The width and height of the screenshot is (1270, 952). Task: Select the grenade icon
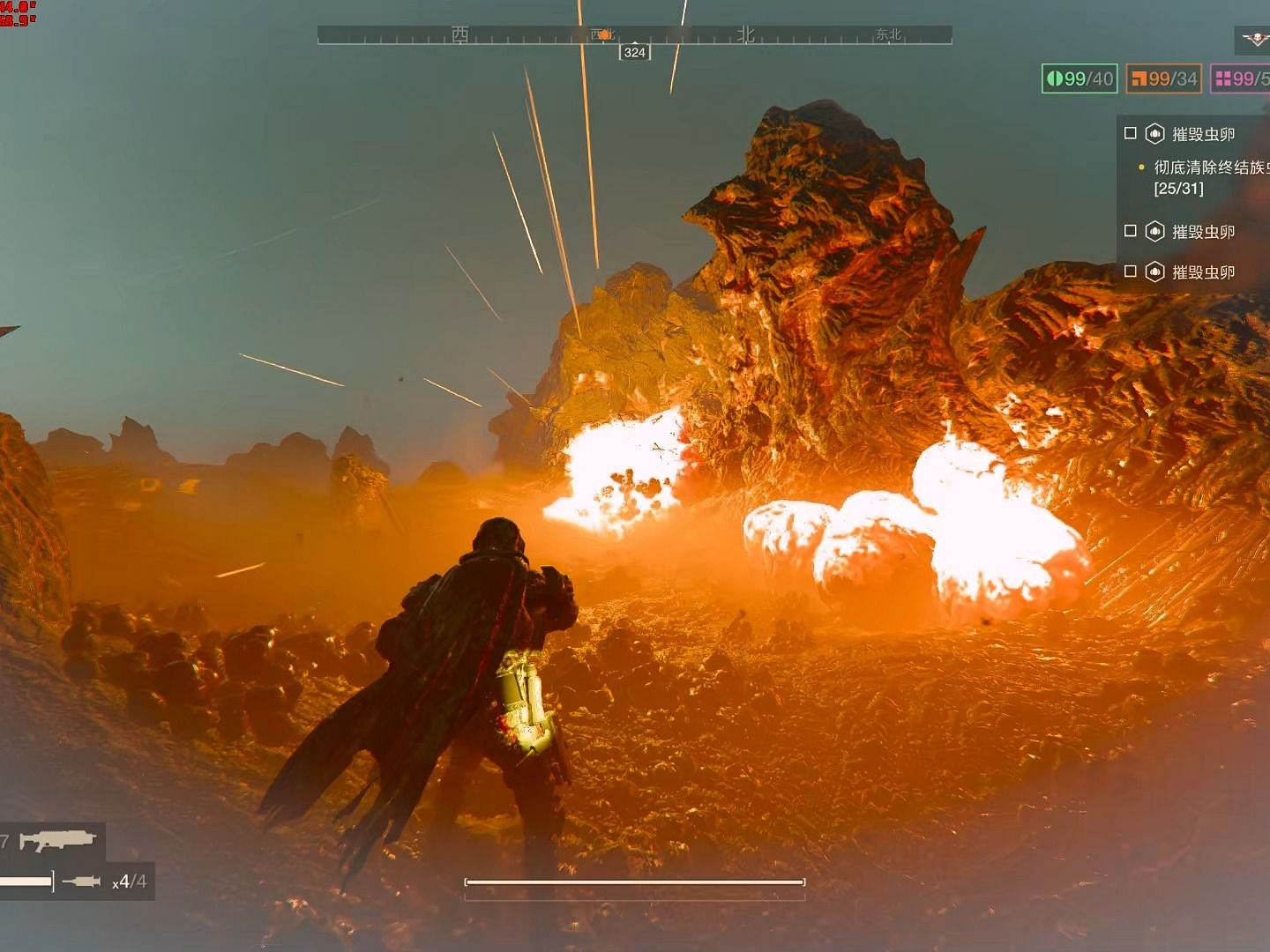(81, 881)
